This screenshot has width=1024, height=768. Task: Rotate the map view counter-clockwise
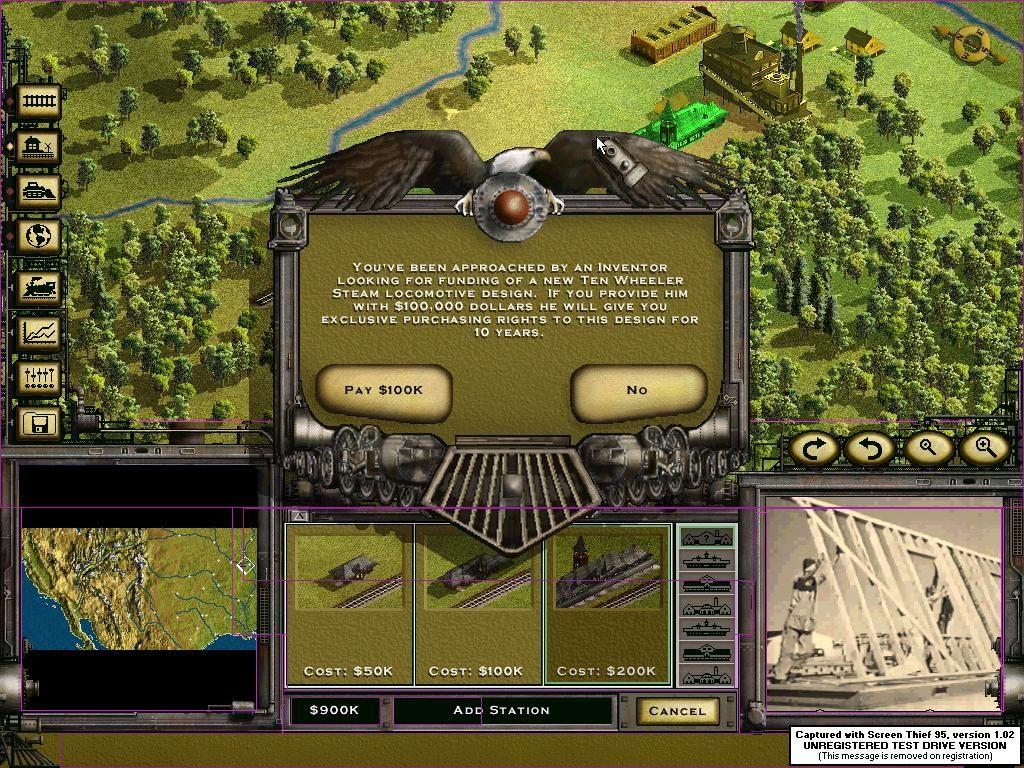click(869, 448)
